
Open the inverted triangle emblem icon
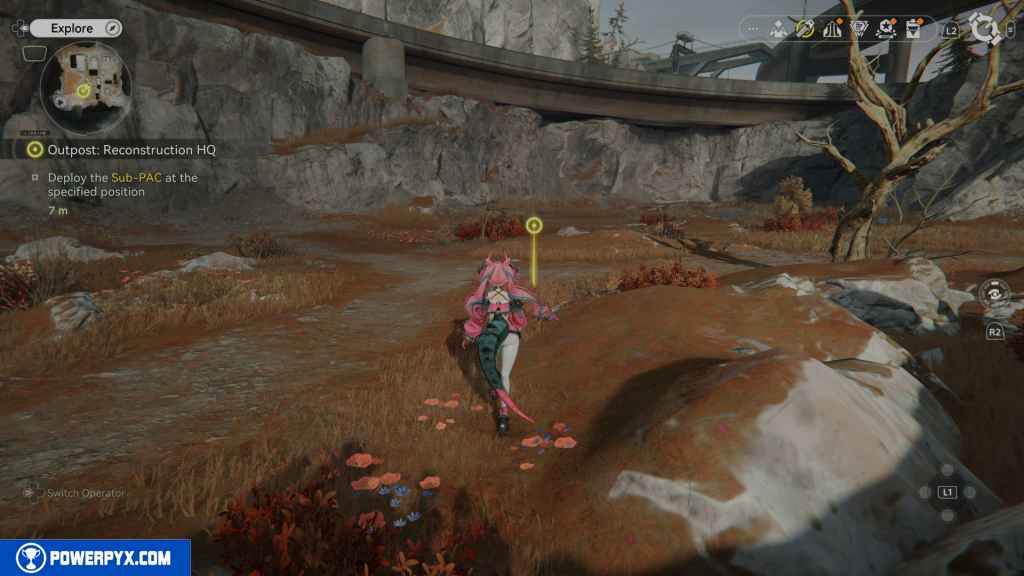click(x=859, y=29)
